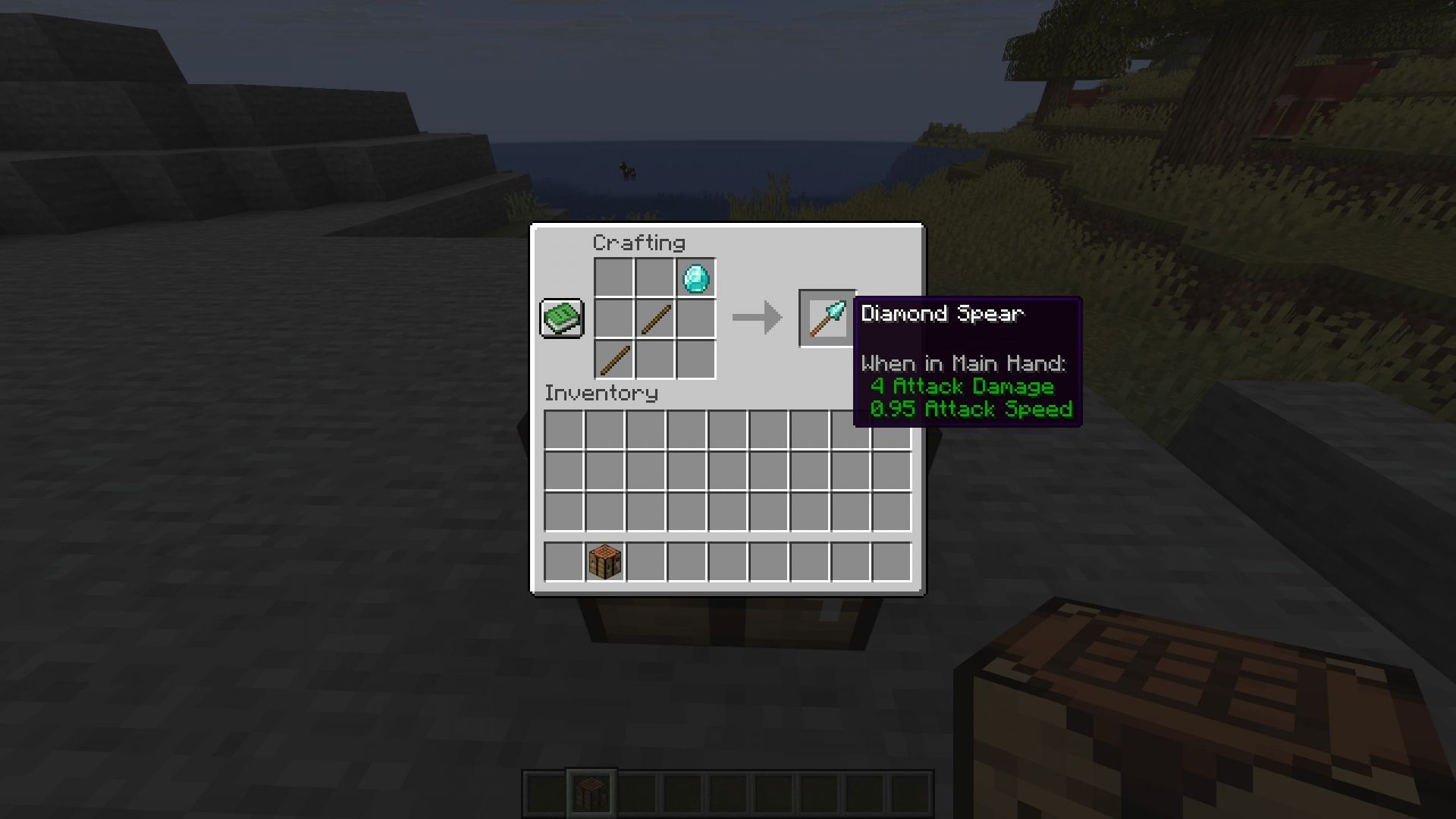Click the 4 Attack Damage stat text
The image size is (1456, 819).
tap(963, 387)
